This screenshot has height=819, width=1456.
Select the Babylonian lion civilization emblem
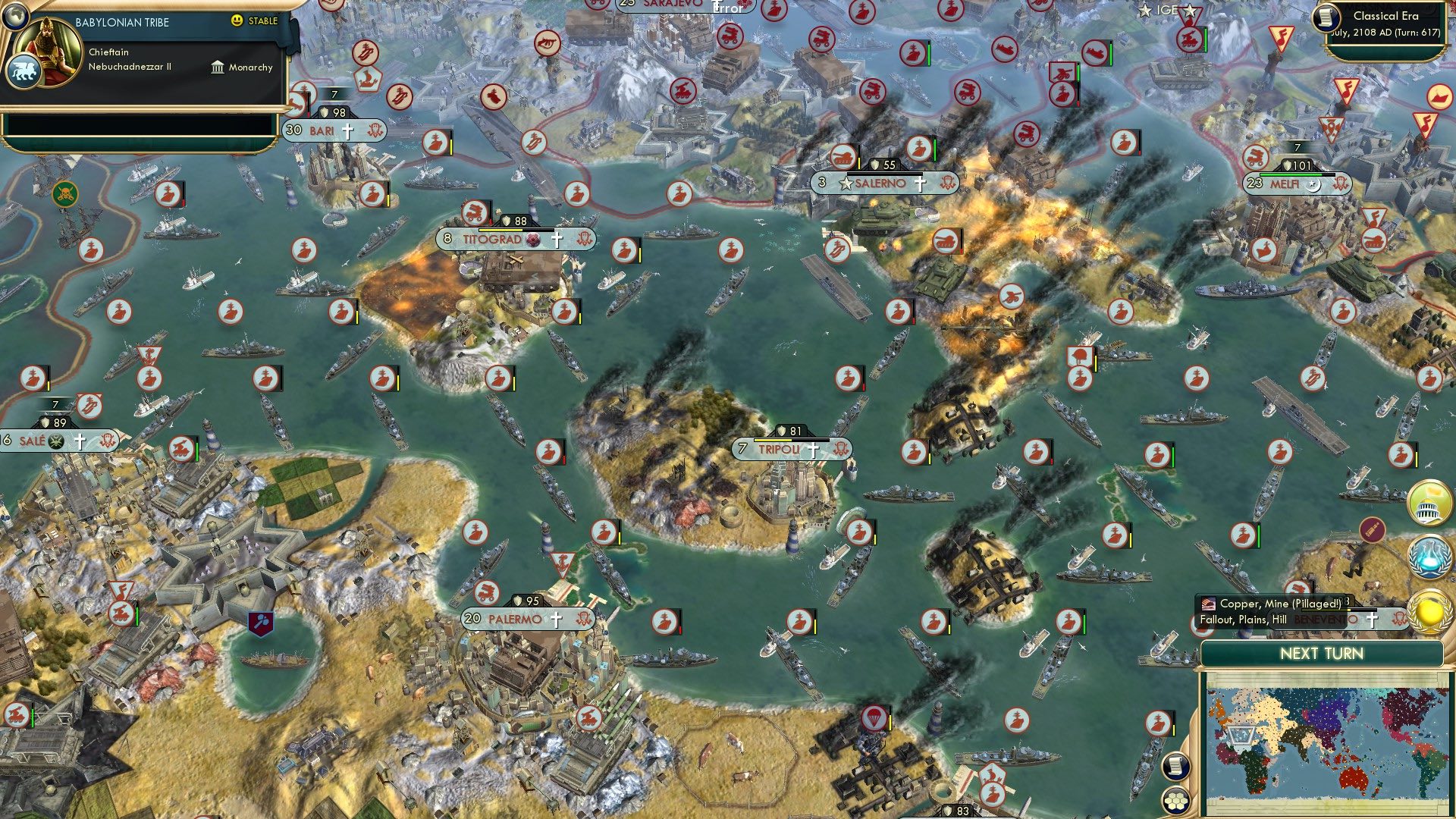[24, 71]
